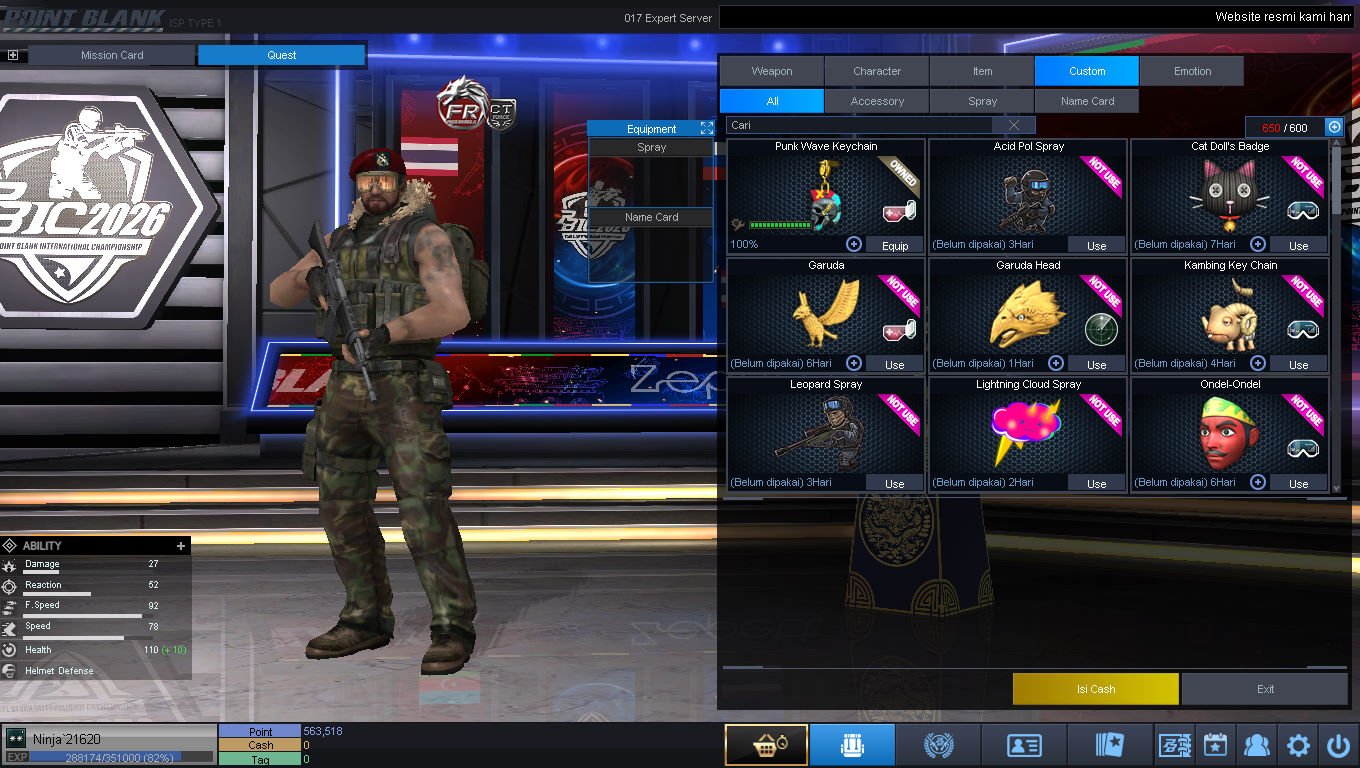Image resolution: width=1360 pixels, height=768 pixels.
Task: Filter by the Spray sub-category
Action: (982, 101)
